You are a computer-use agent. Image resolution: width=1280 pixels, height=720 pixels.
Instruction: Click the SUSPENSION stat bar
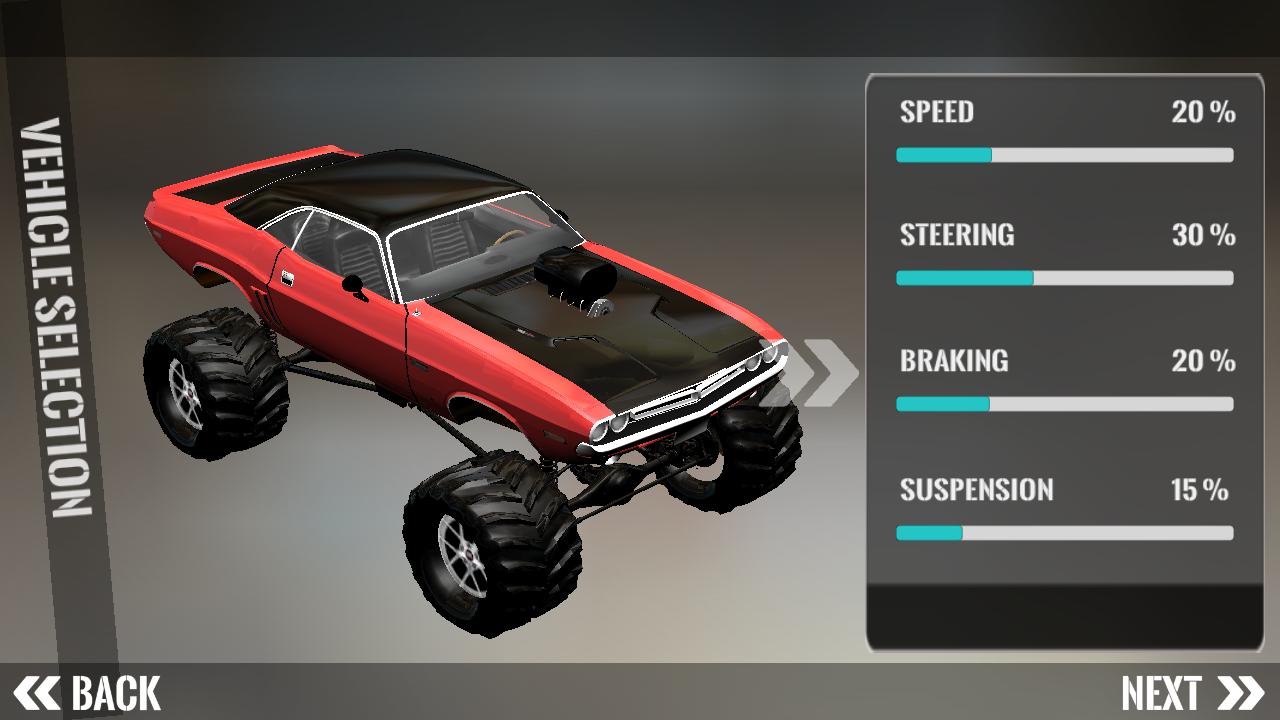pos(1065,533)
